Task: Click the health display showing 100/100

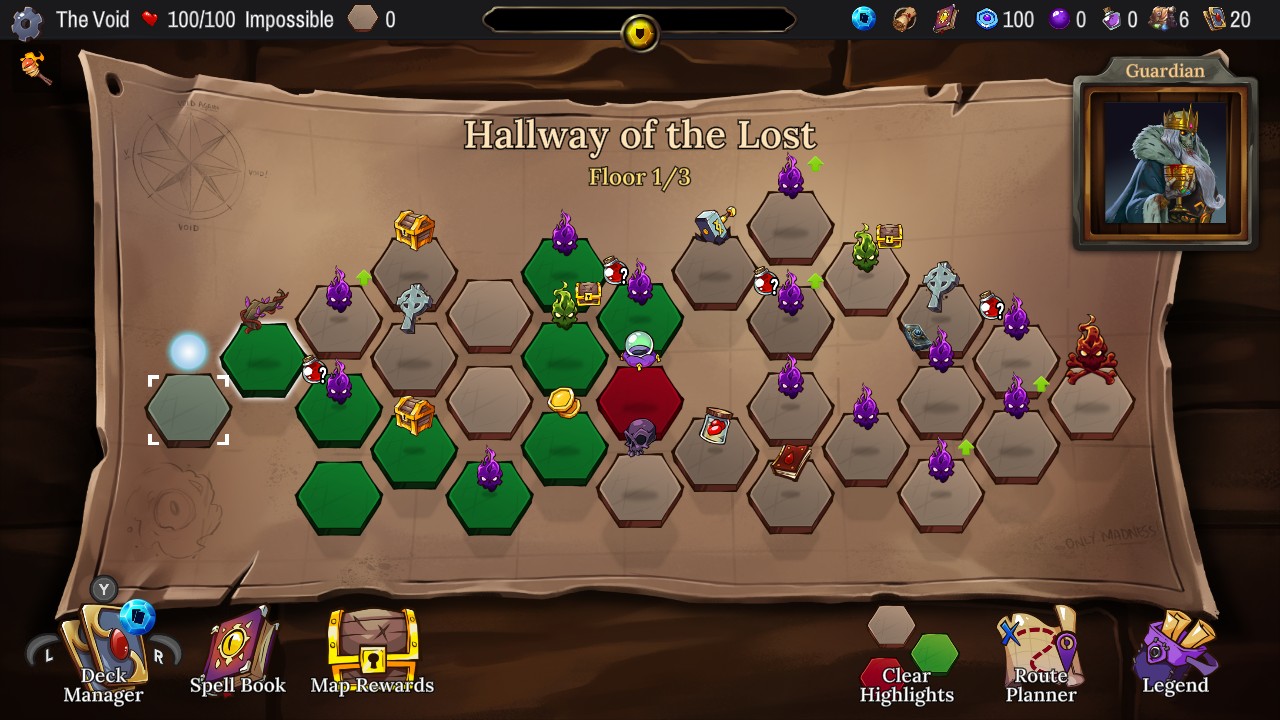Action: tap(190, 18)
